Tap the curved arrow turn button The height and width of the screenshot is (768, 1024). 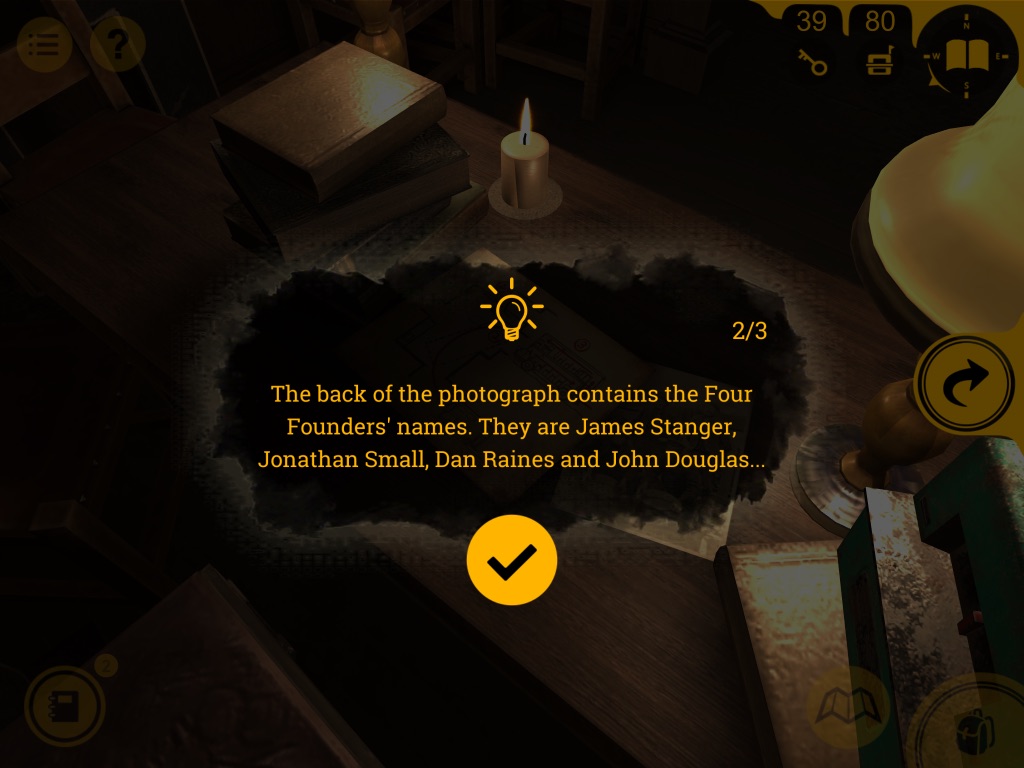point(967,384)
